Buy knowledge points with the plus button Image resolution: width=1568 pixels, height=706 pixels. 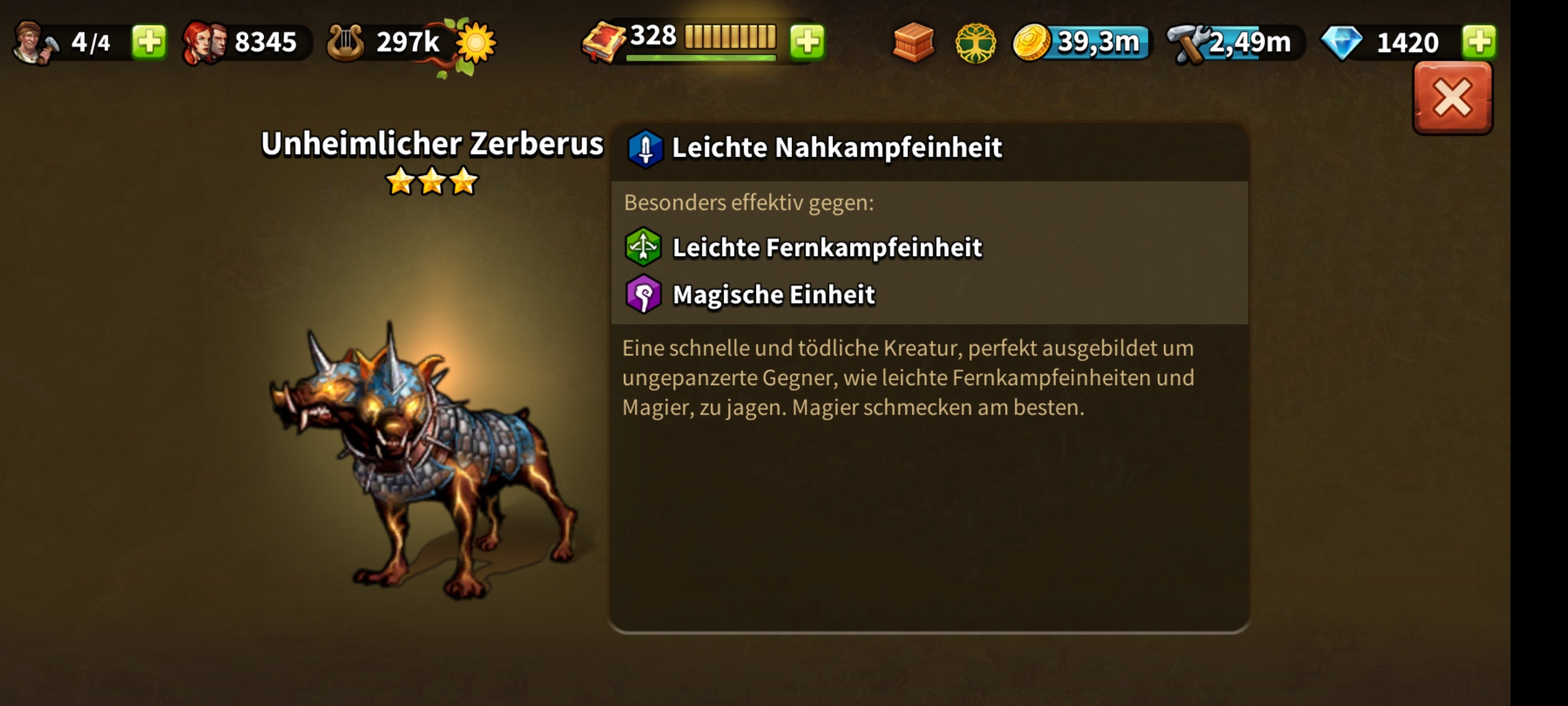tap(808, 42)
